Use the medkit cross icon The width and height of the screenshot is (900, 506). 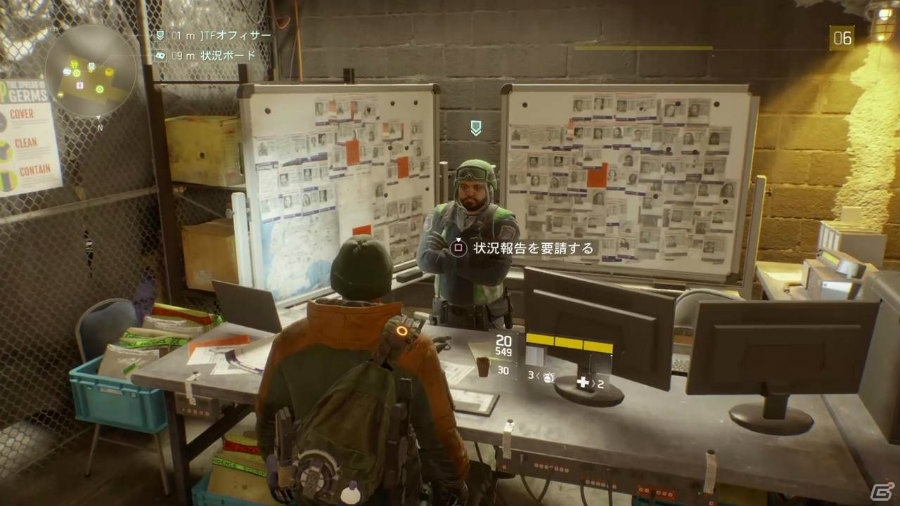(x=581, y=382)
